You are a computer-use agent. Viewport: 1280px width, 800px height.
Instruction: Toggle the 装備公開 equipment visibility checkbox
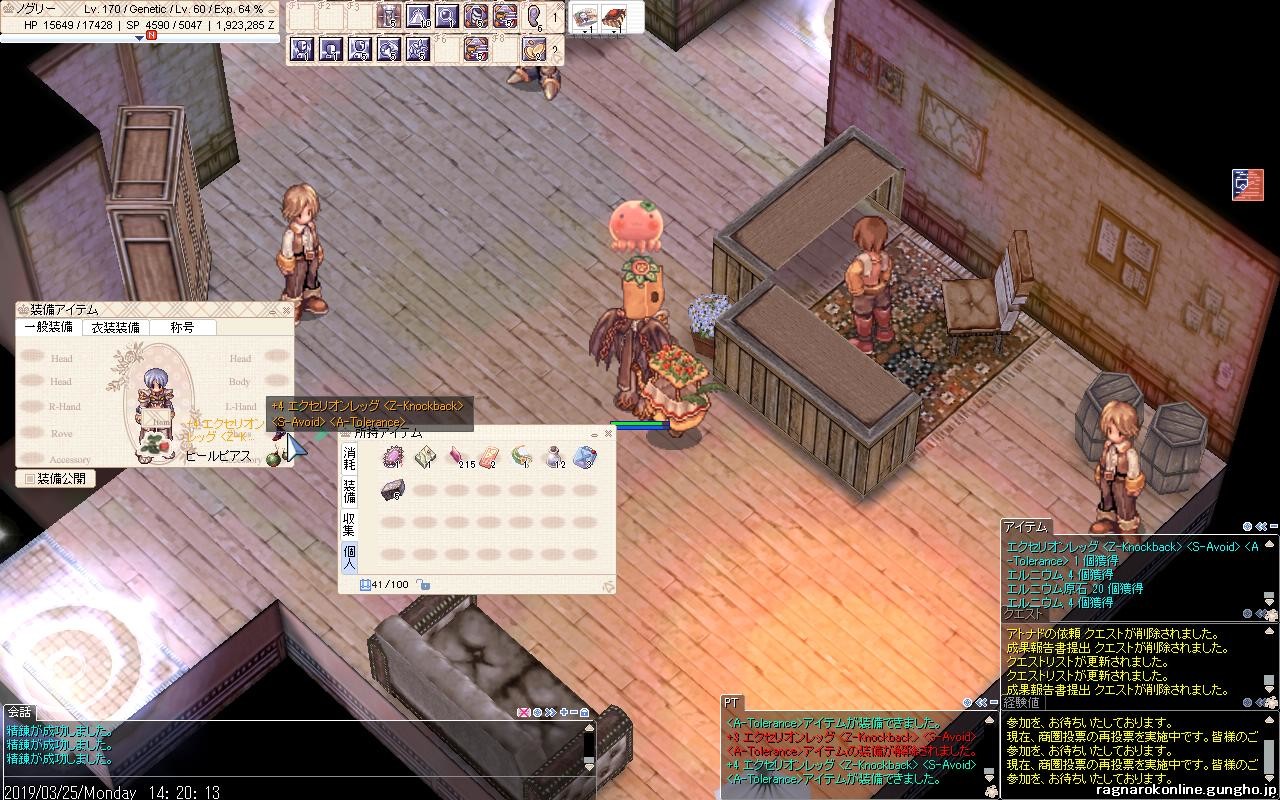[x=30, y=479]
